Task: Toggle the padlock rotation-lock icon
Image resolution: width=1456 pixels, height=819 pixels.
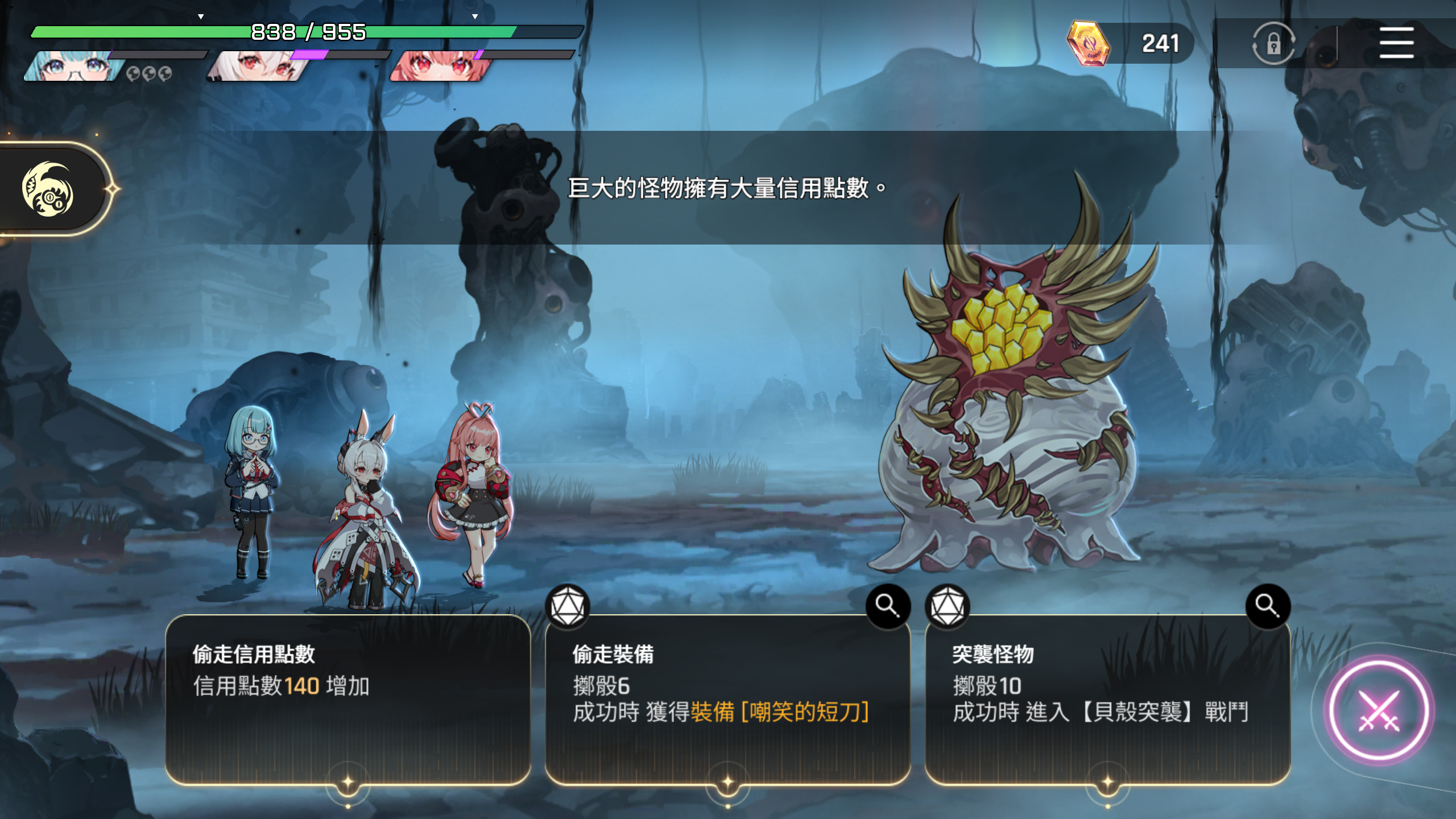Action: click(x=1273, y=43)
